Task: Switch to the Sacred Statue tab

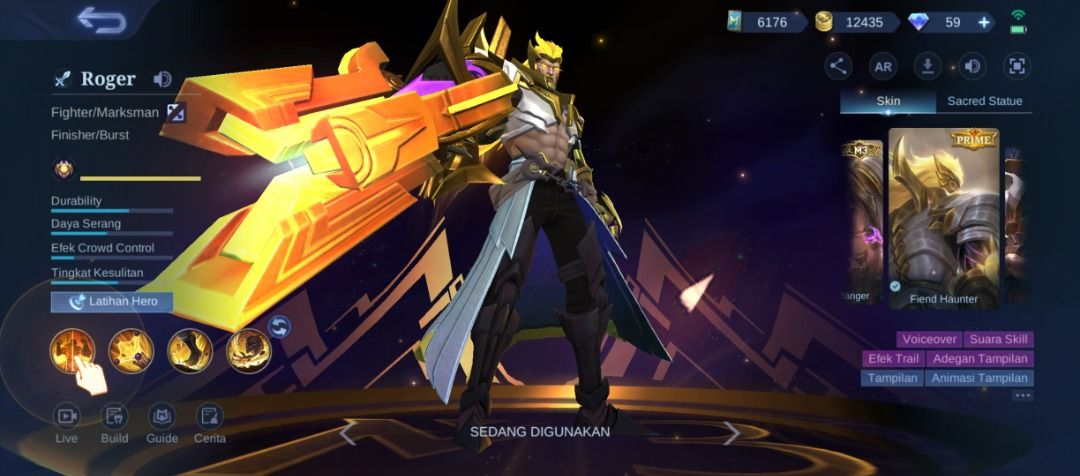Action: tap(984, 101)
